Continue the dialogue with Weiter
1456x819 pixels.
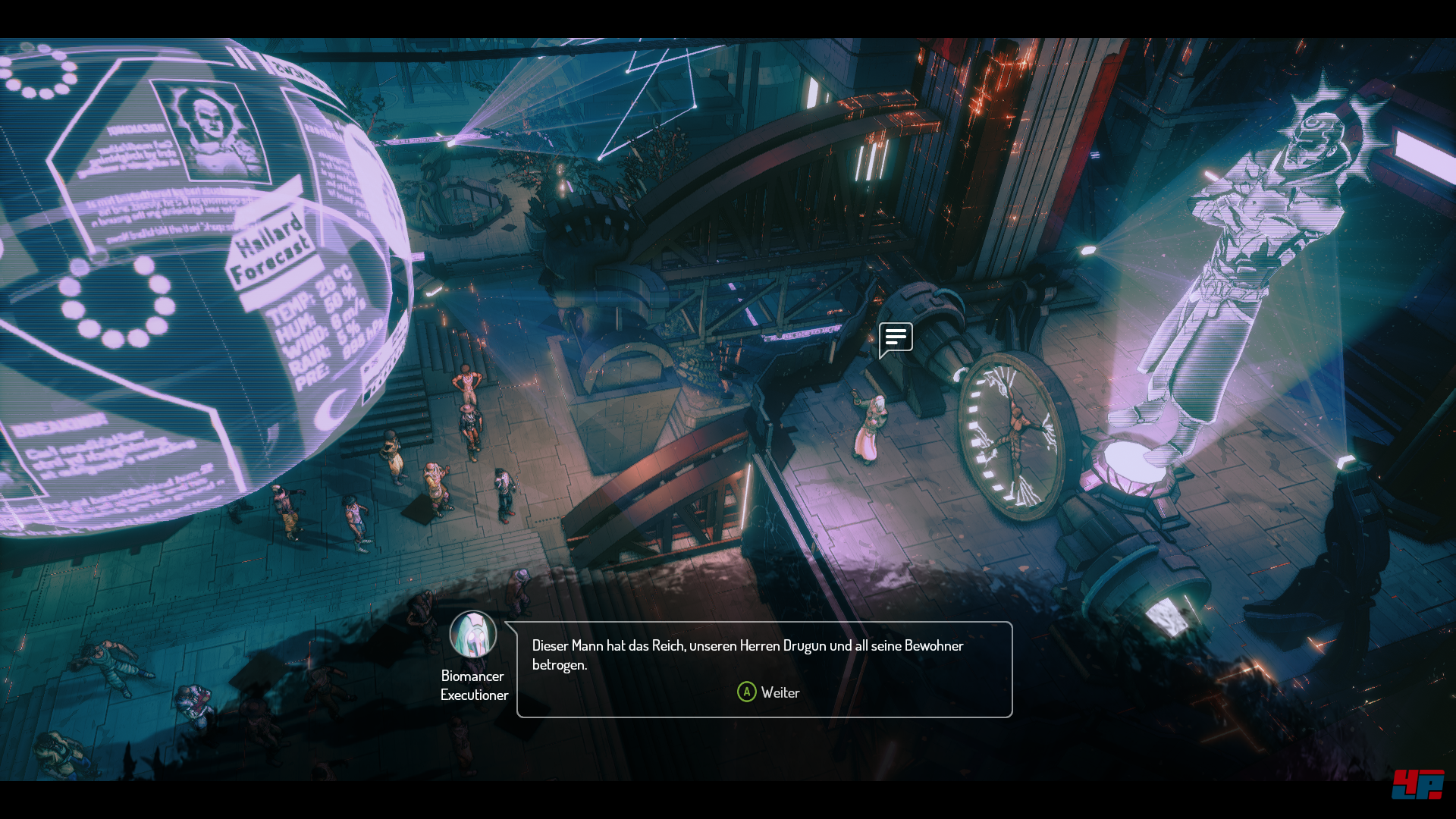click(768, 692)
